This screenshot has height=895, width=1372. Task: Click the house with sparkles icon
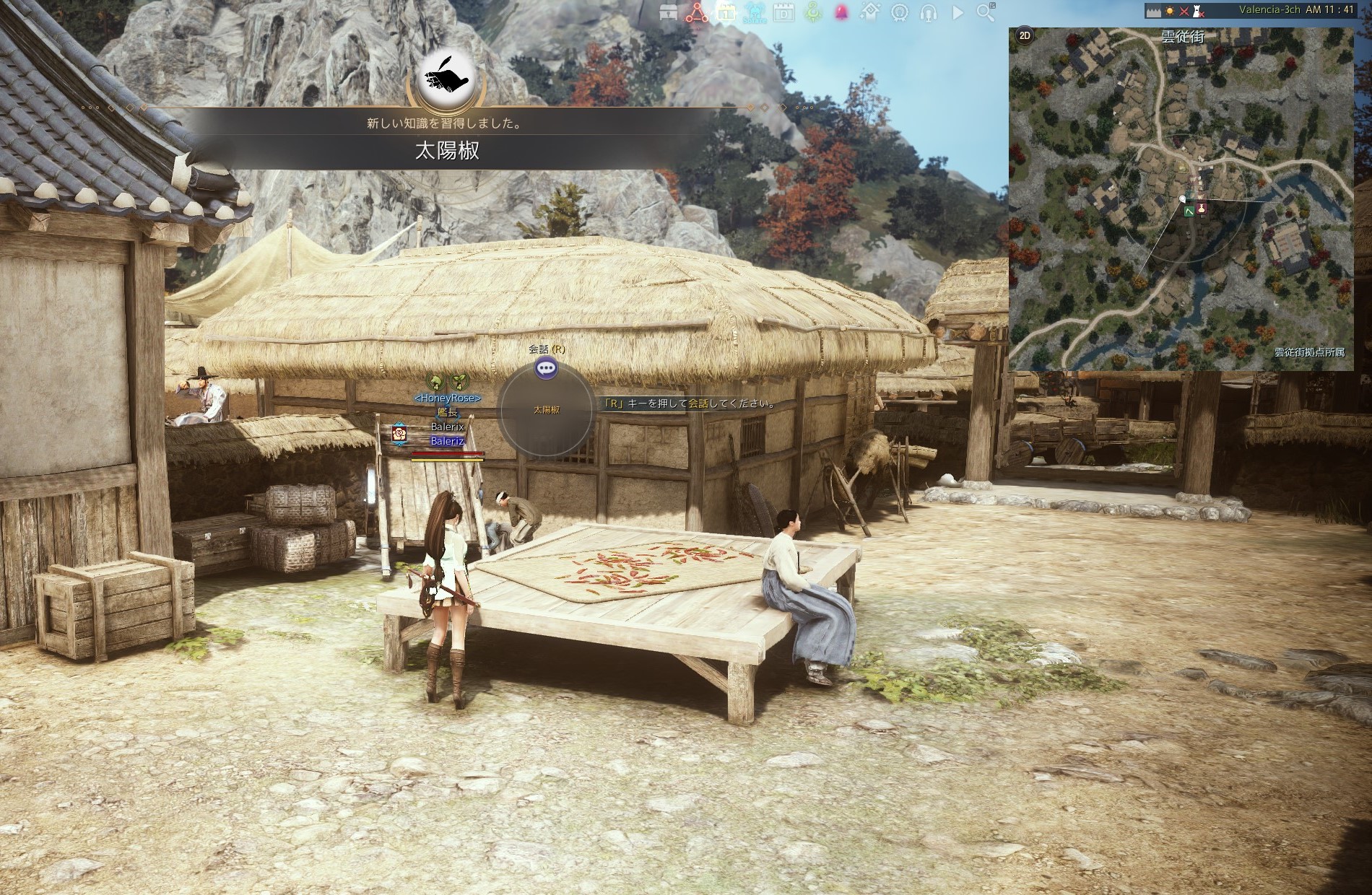(x=871, y=12)
